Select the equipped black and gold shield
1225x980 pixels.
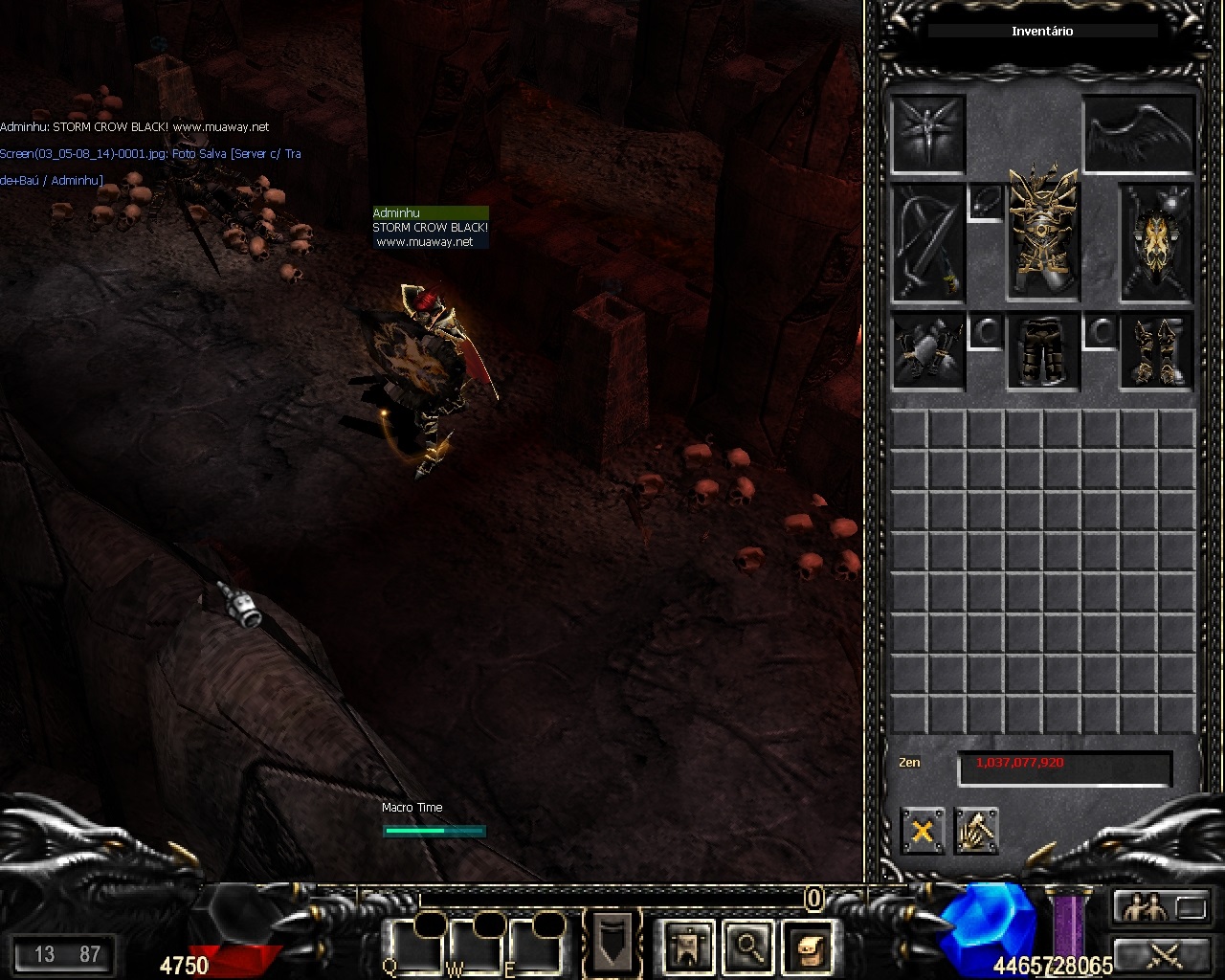coord(1157,242)
